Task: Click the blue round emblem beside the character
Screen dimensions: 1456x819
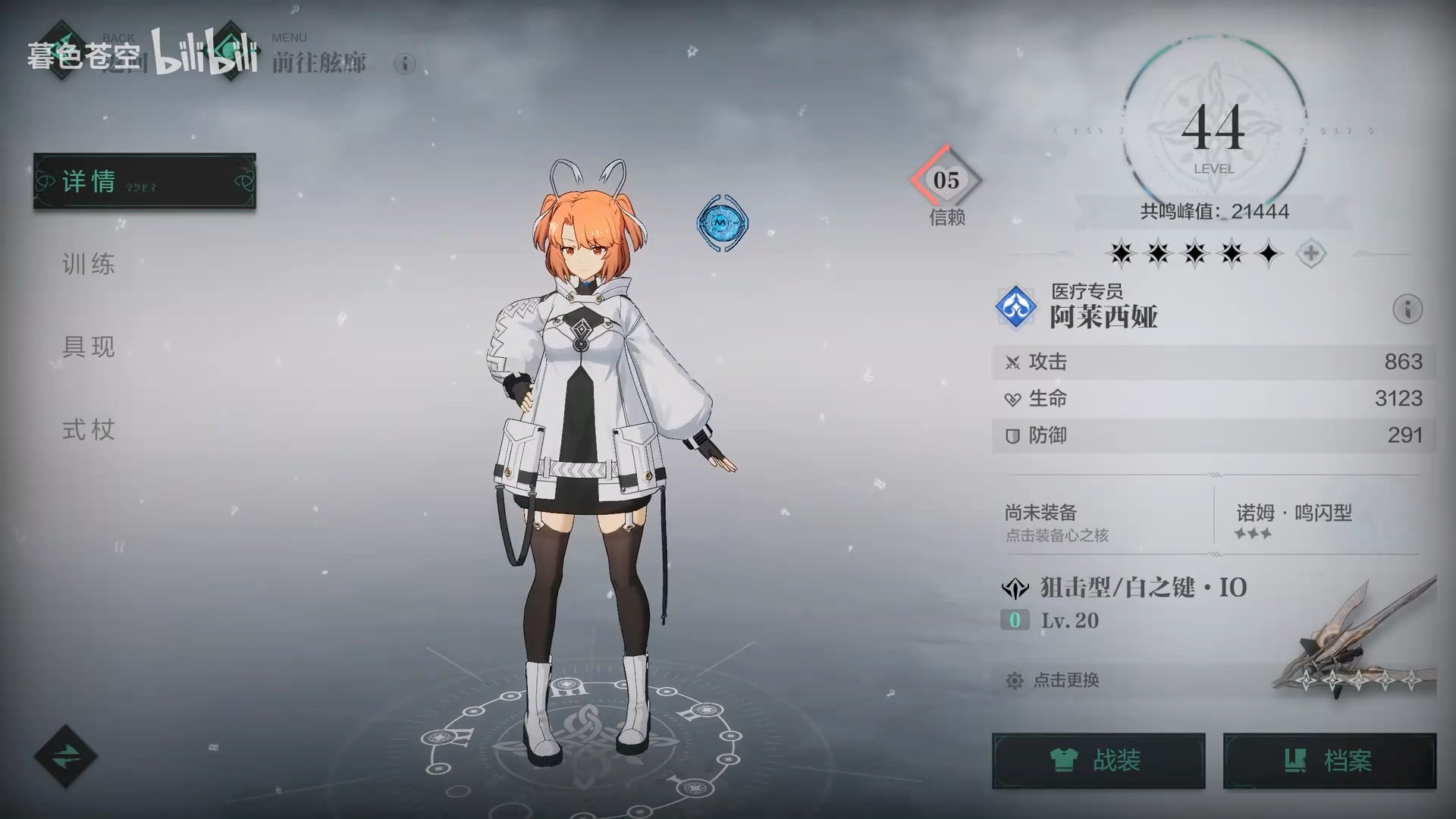Action: tap(722, 222)
